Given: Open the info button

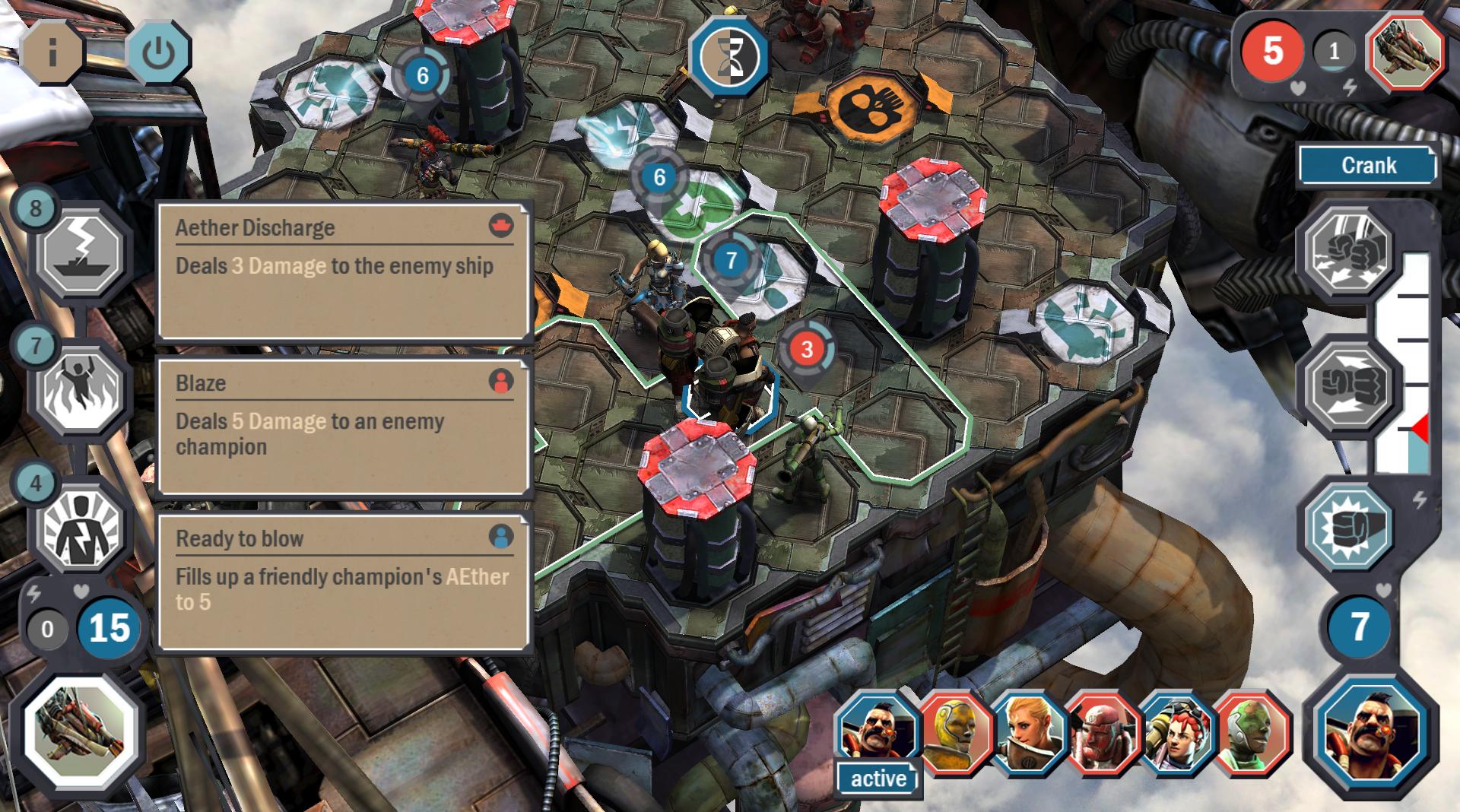Looking at the screenshot, I should click(x=52, y=53).
